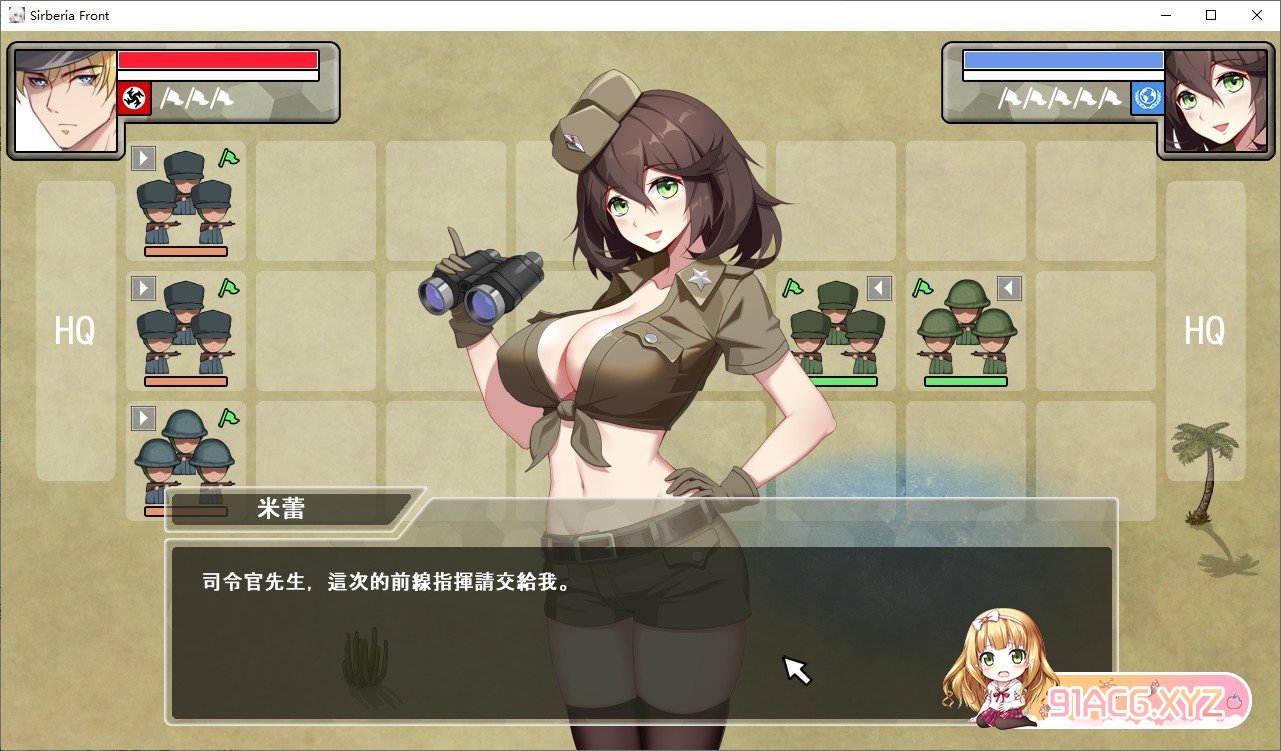Choose the HQ tile beside the palm tree
This screenshot has height=751, width=1281.
(1205, 330)
